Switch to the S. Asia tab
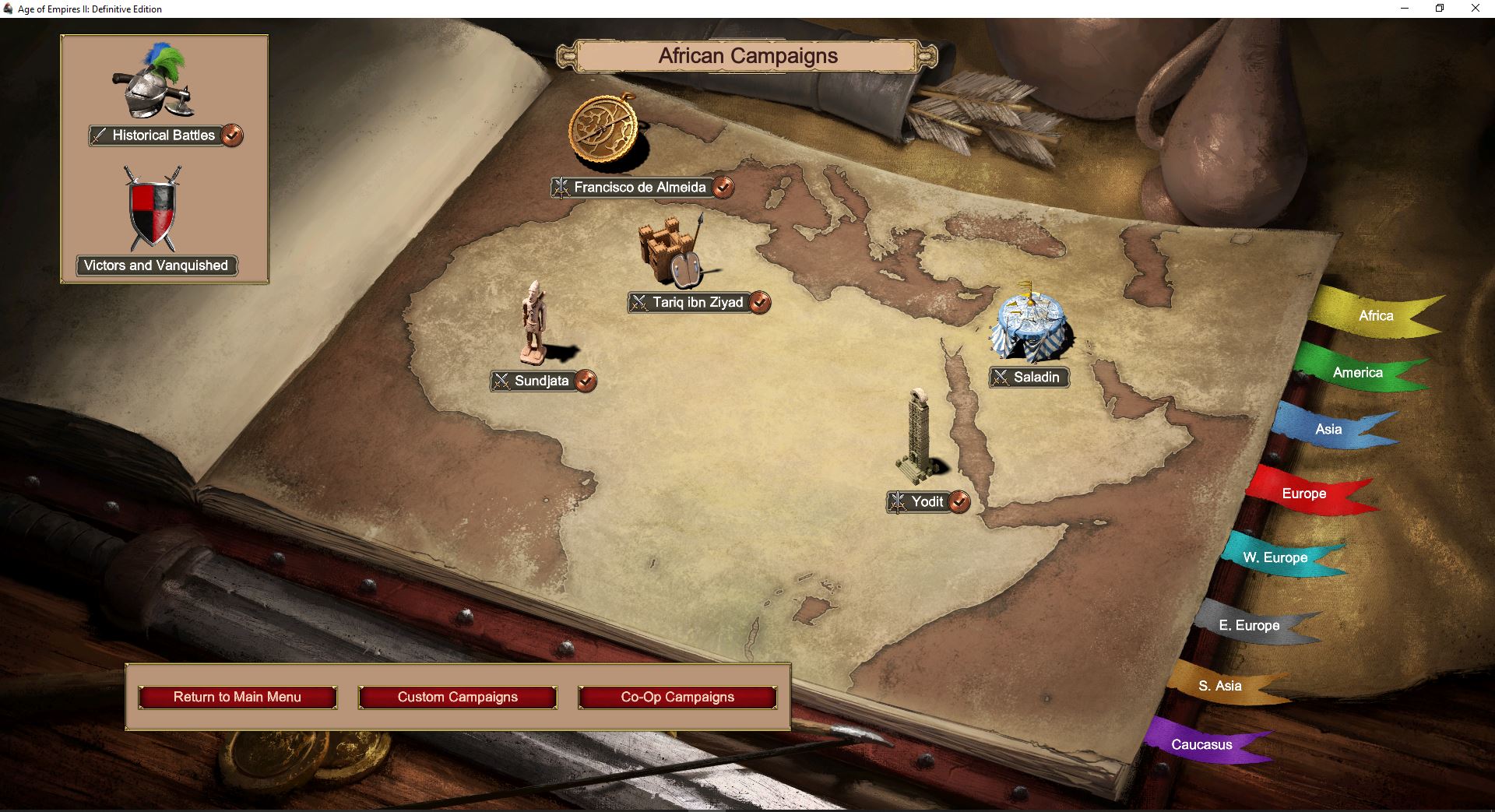Viewport: 1495px width, 812px height. coord(1219,686)
